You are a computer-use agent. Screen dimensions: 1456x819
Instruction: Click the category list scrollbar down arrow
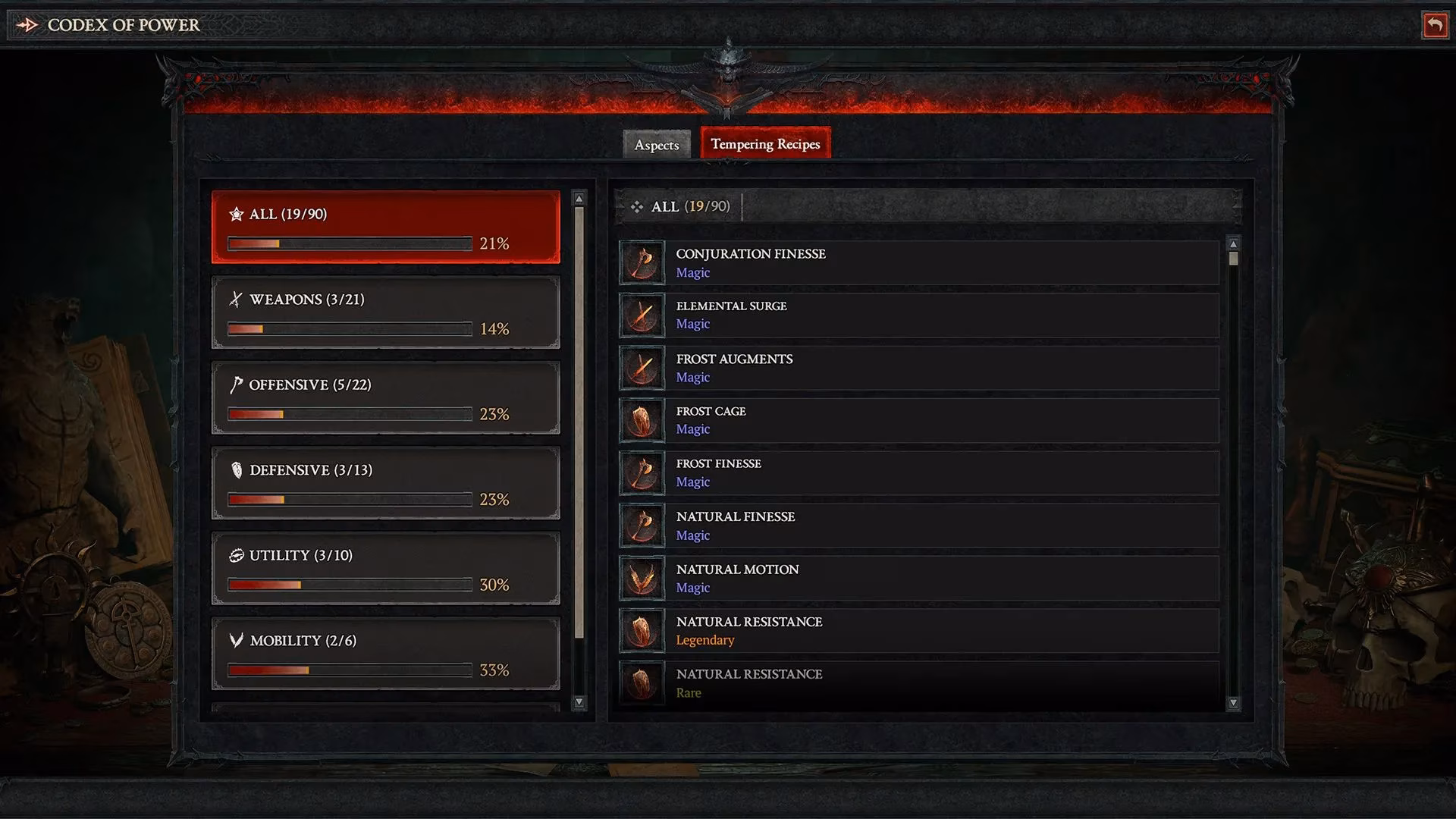pos(580,701)
